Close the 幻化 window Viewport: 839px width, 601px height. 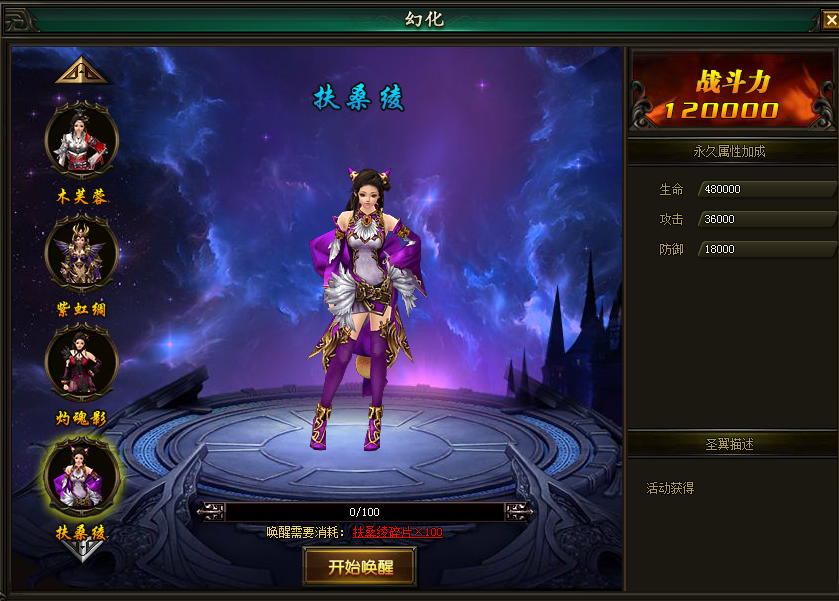click(829, 21)
